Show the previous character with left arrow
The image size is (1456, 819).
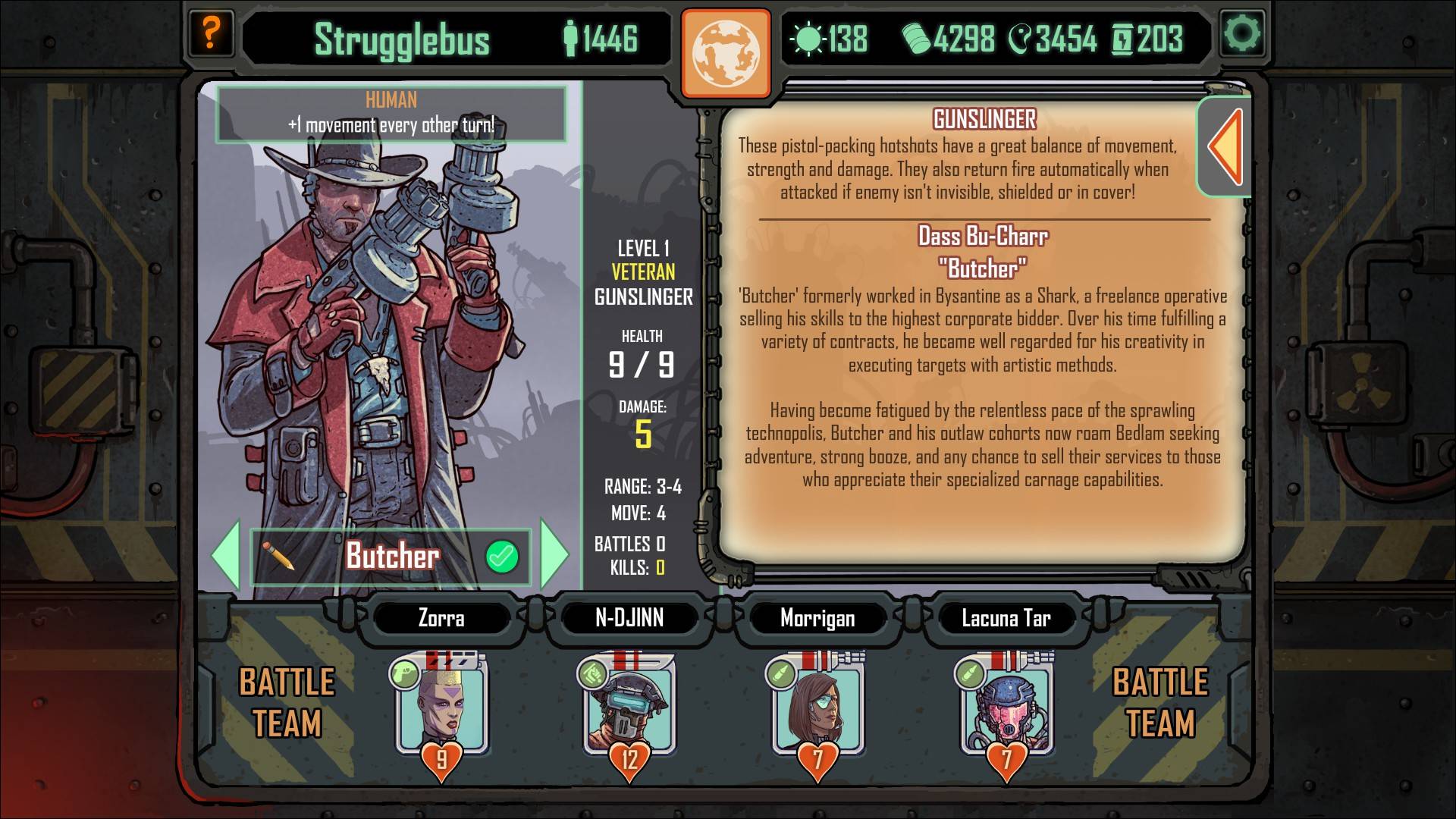[227, 555]
